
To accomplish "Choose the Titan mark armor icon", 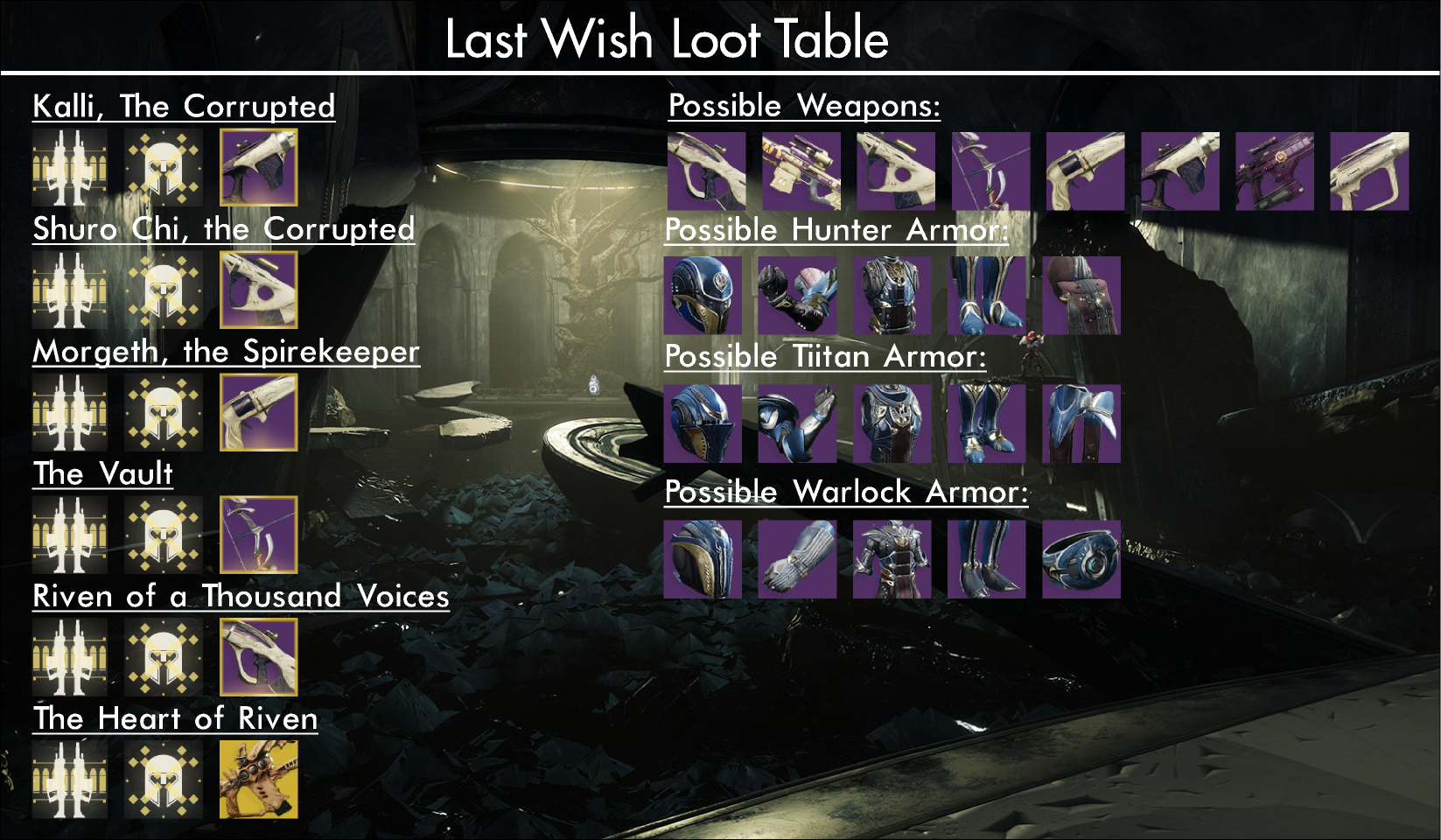I will tap(1081, 423).
